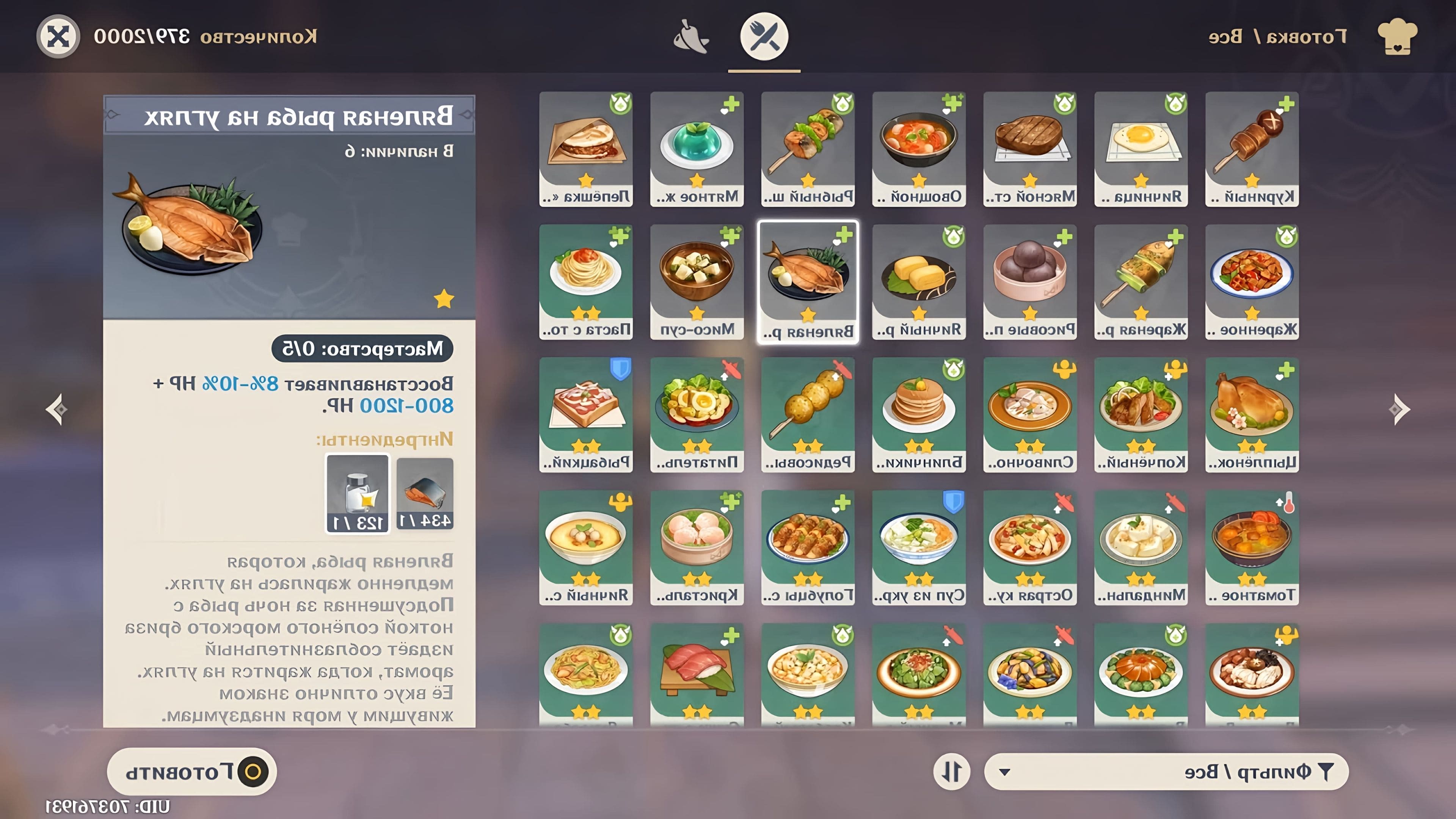Open the chili pepper ingredient processing tab

click(x=691, y=37)
